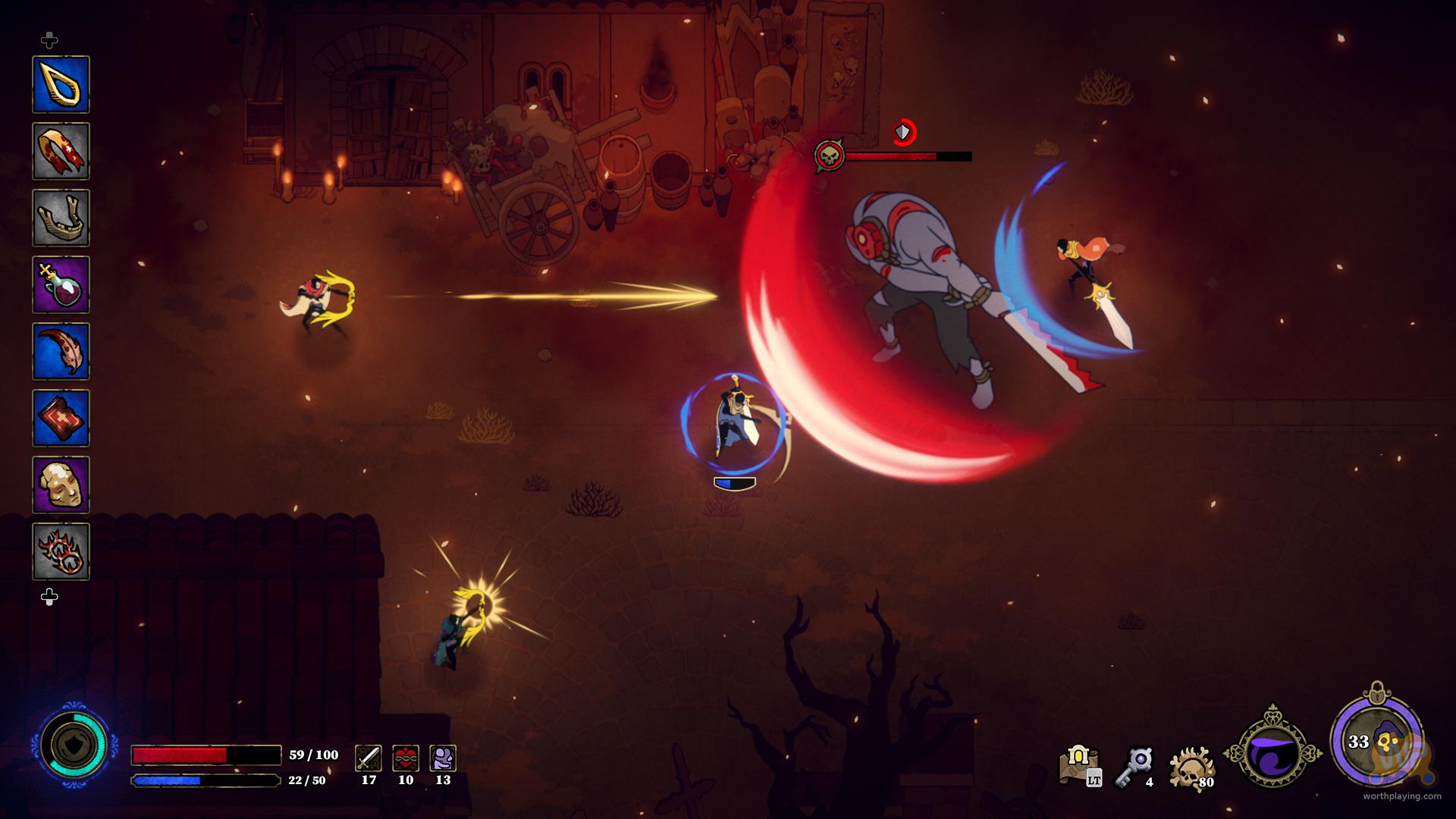Choose the potion flask relic

pyautogui.click(x=61, y=284)
